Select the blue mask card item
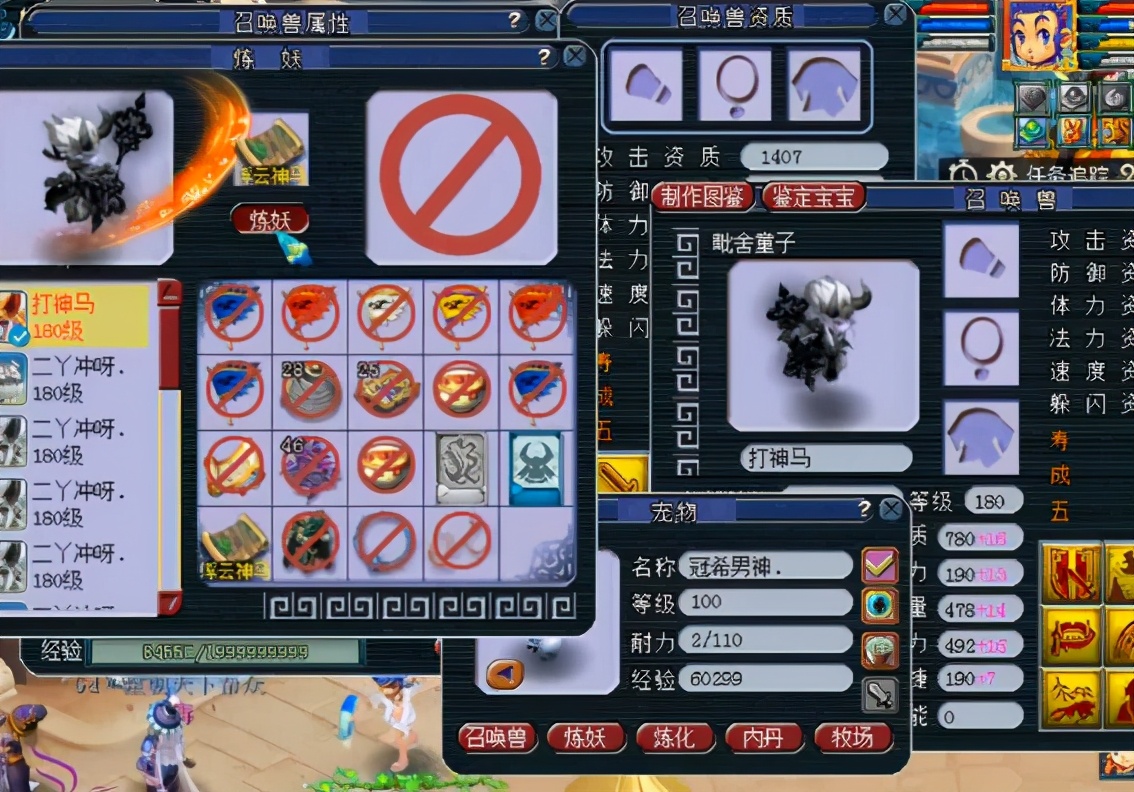The width and height of the screenshot is (1134, 792). point(536,466)
